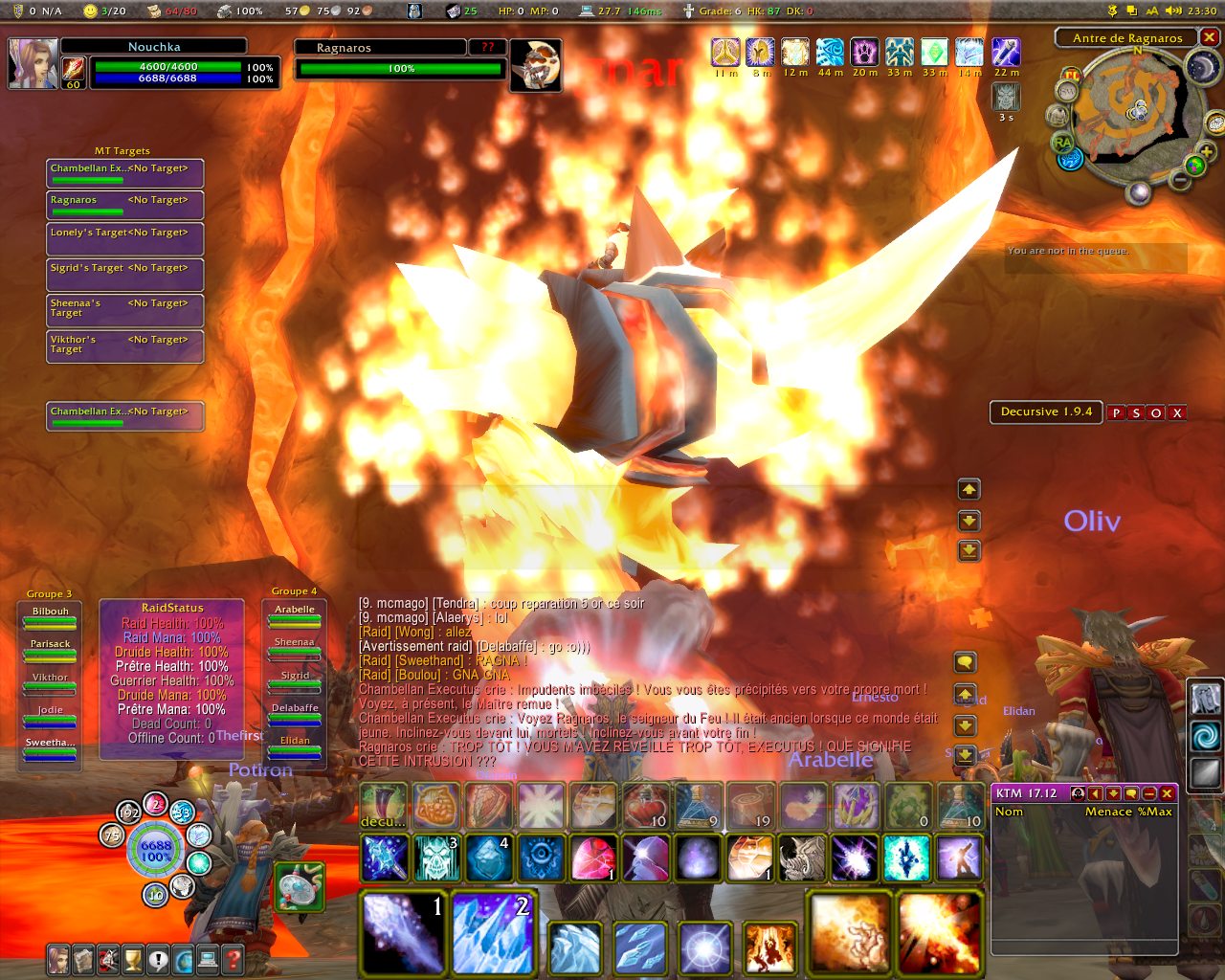This screenshot has width=1225, height=980.
Task: Select raid member Arabelle in Groupe 4
Action: tap(295, 615)
